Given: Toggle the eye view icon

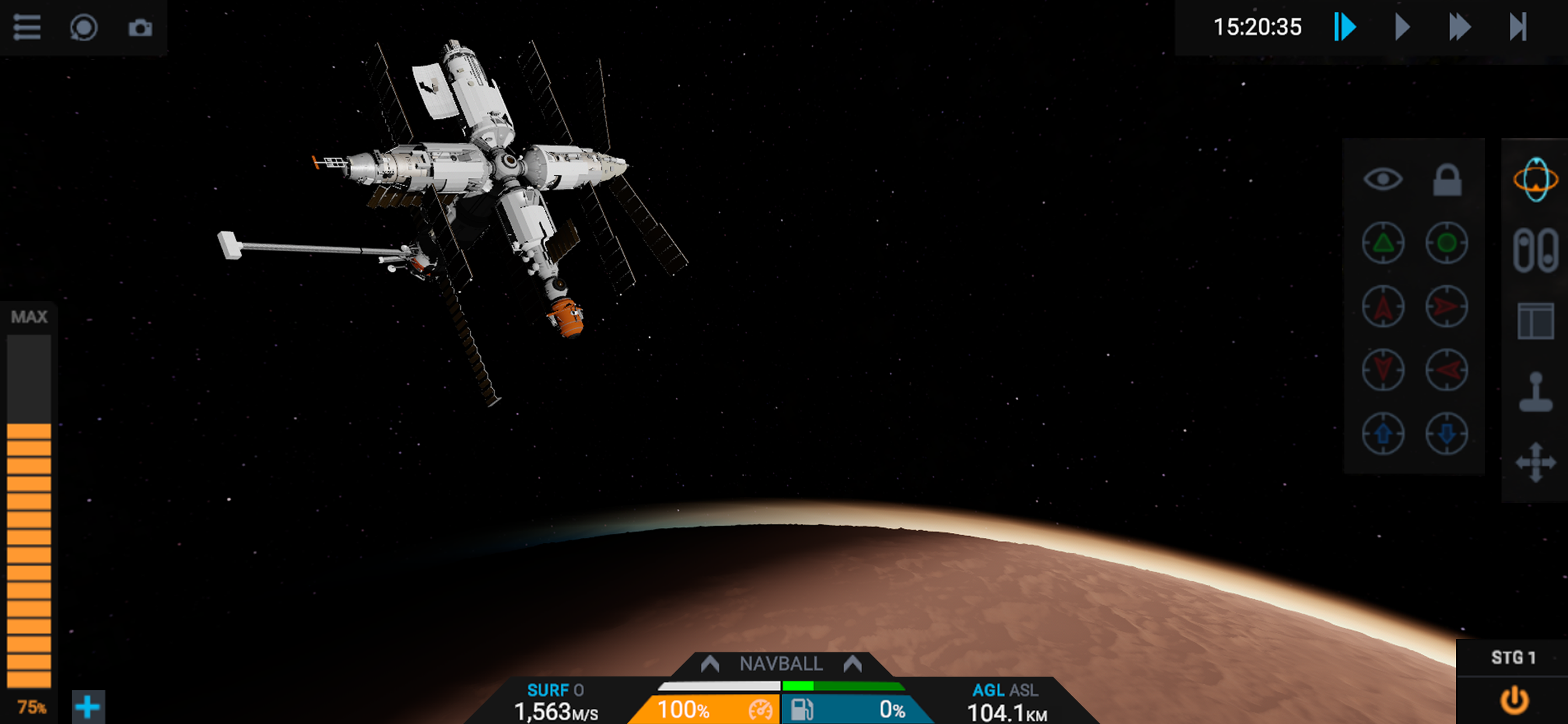Looking at the screenshot, I should [x=1383, y=180].
